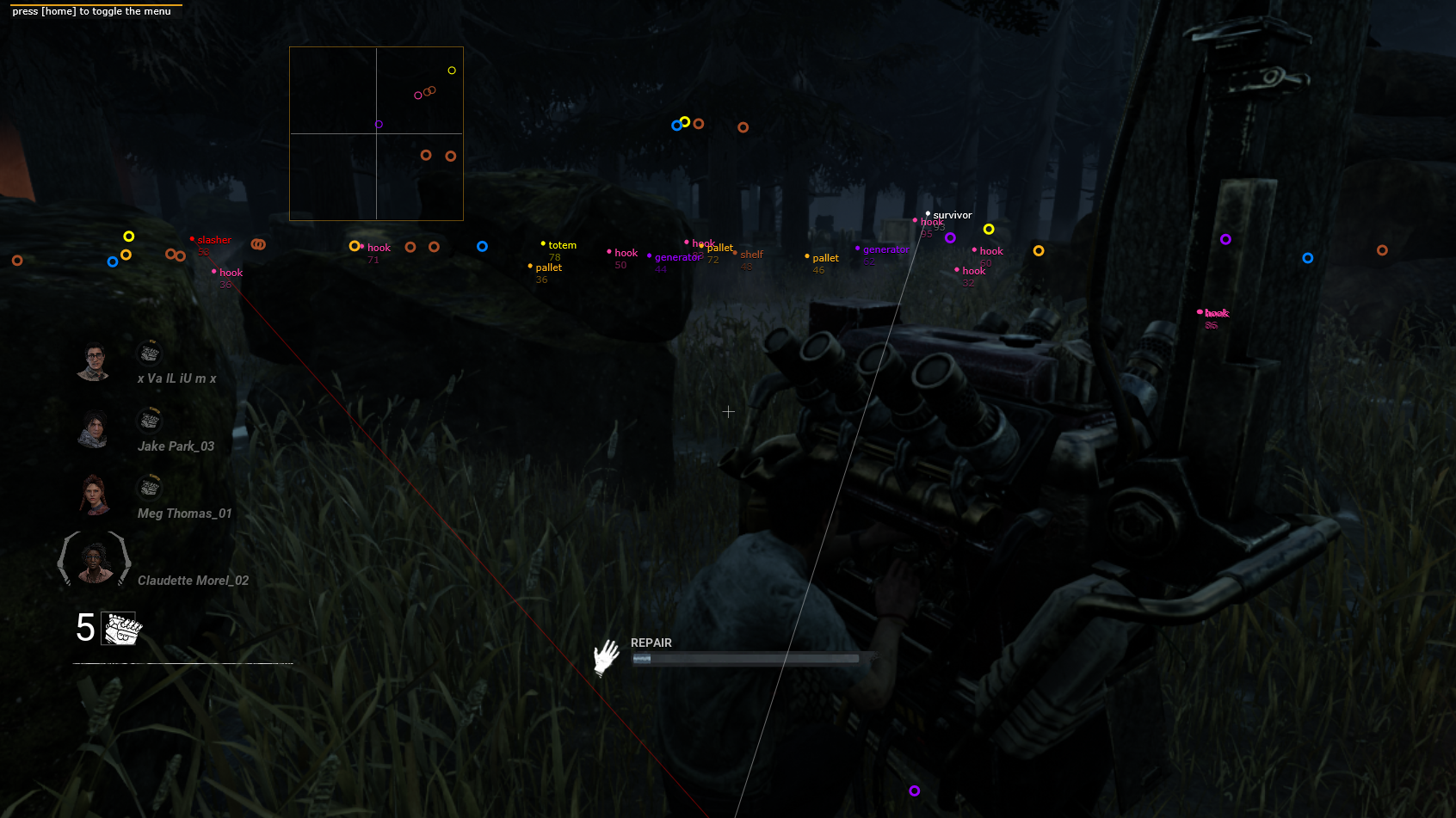Click the remaining generators icon

pos(121,628)
